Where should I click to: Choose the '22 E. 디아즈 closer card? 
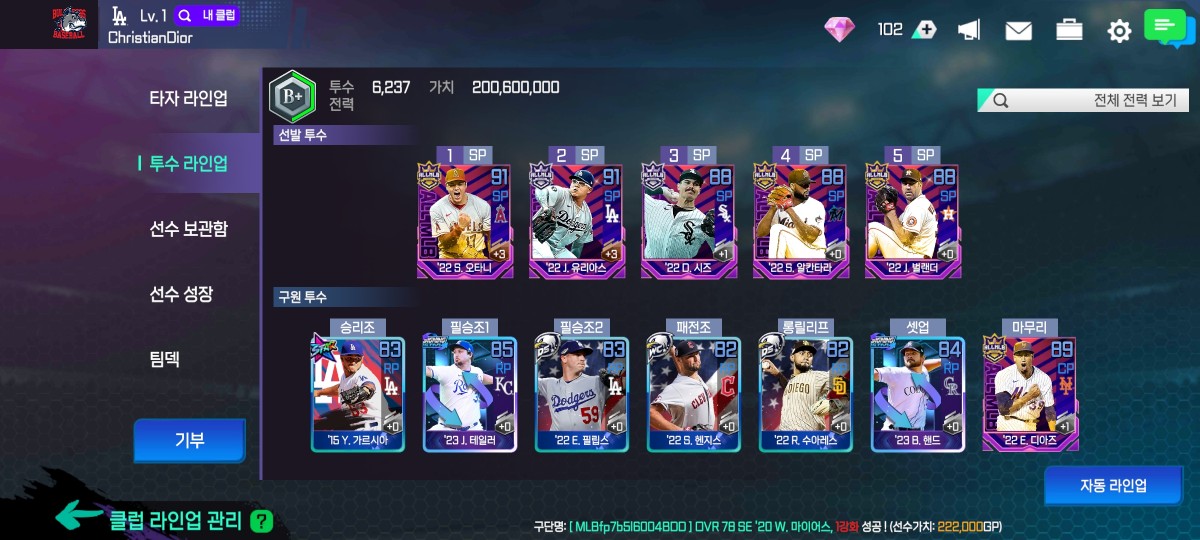click(1030, 392)
